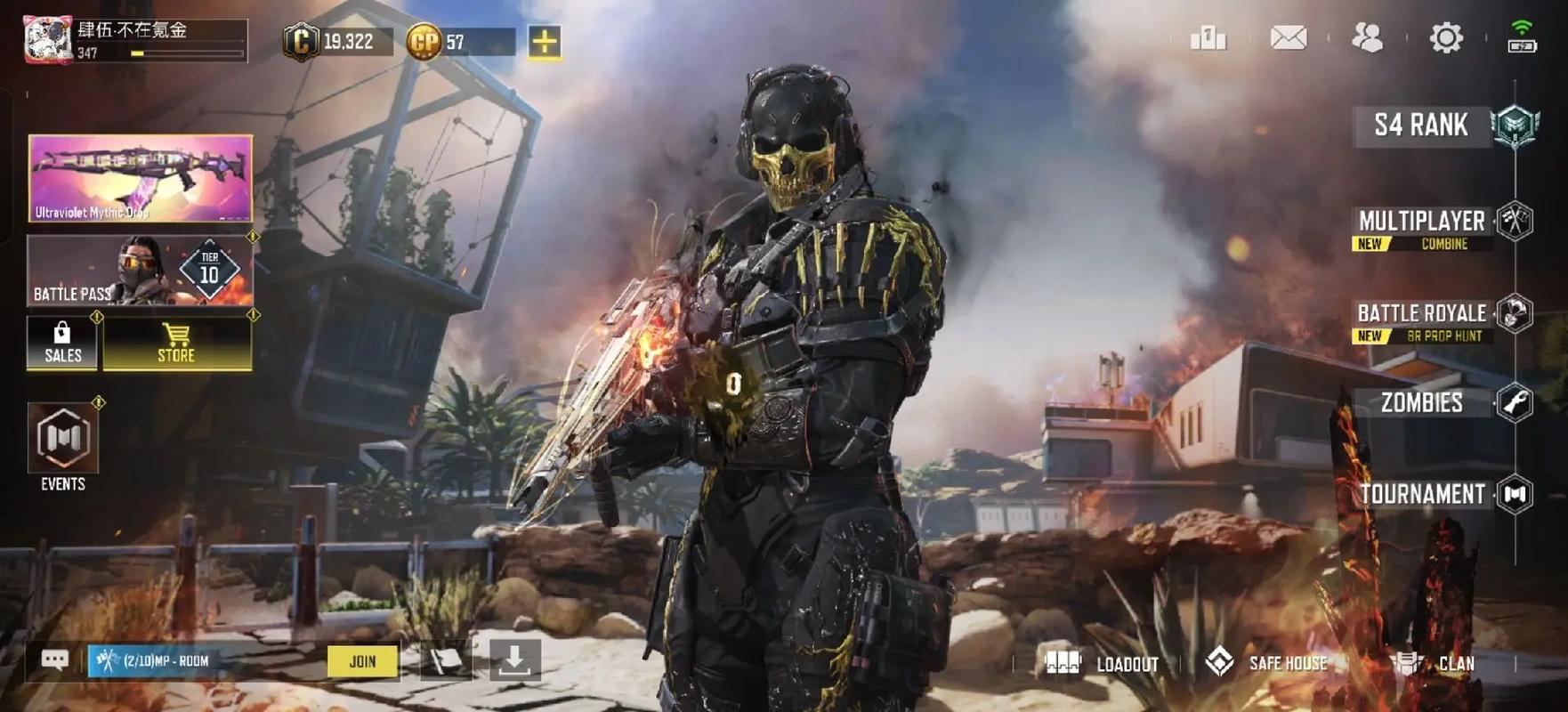Open the Tournament mode
The image size is (1568, 712).
point(1422,494)
